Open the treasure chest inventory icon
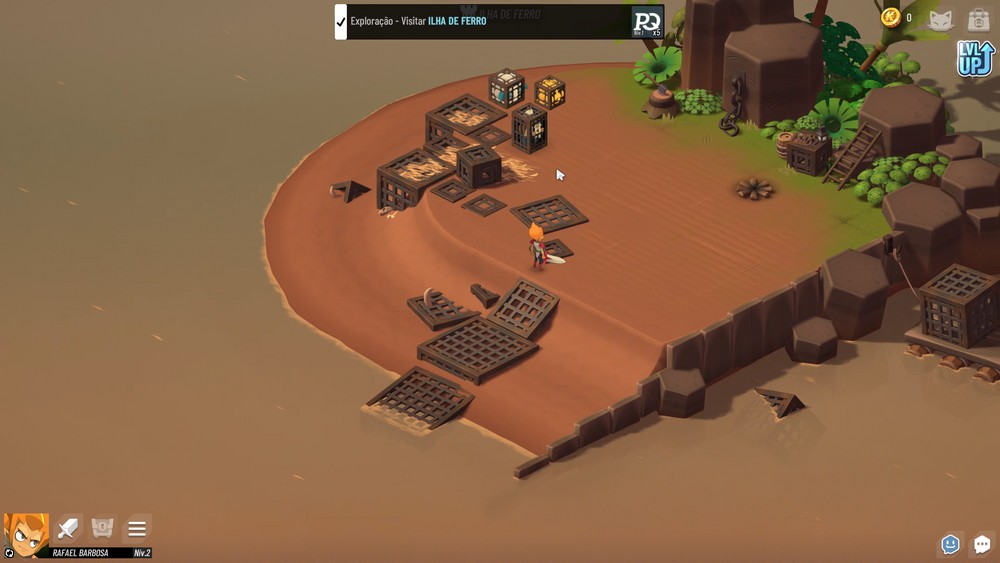The height and width of the screenshot is (563, 1000). click(103, 528)
